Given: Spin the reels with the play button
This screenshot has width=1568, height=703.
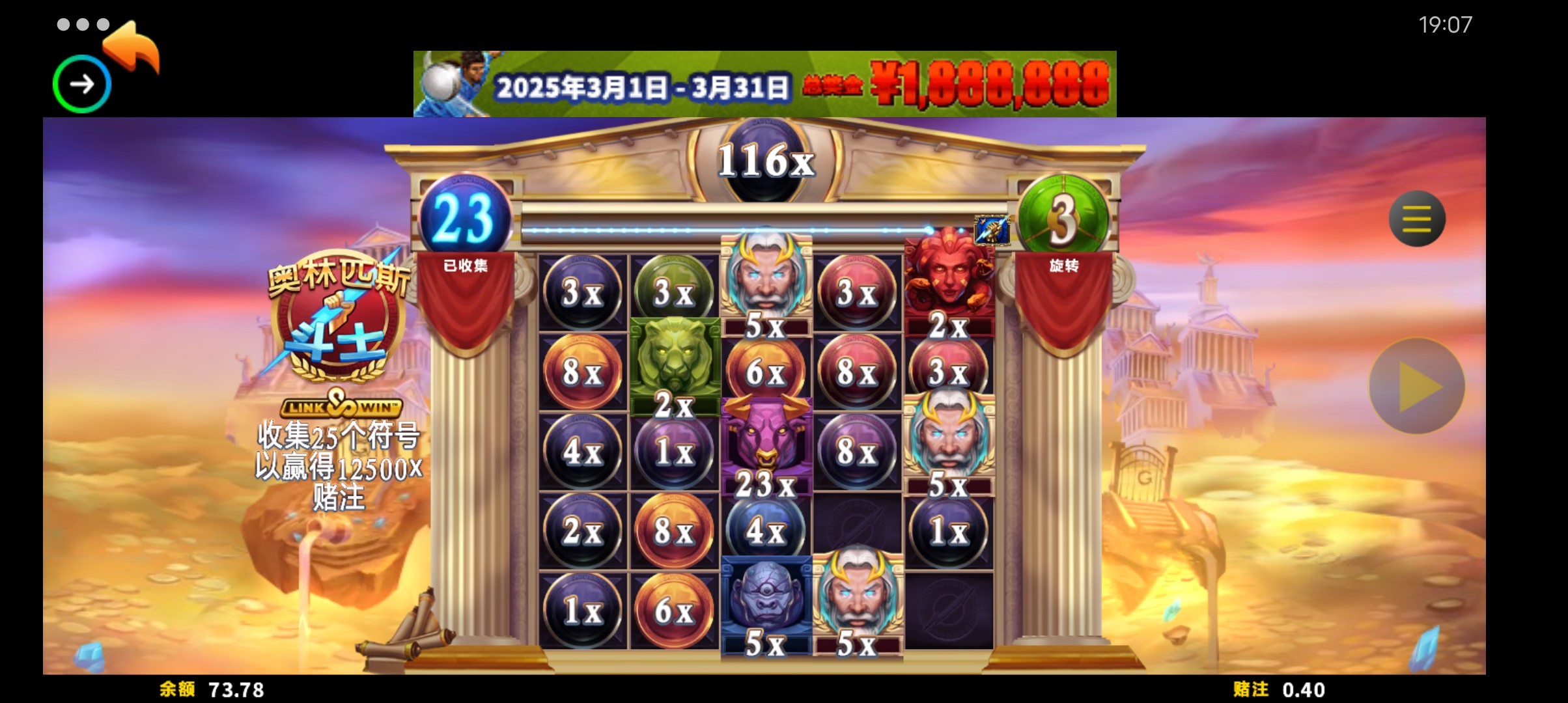Looking at the screenshot, I should pos(1417,386).
